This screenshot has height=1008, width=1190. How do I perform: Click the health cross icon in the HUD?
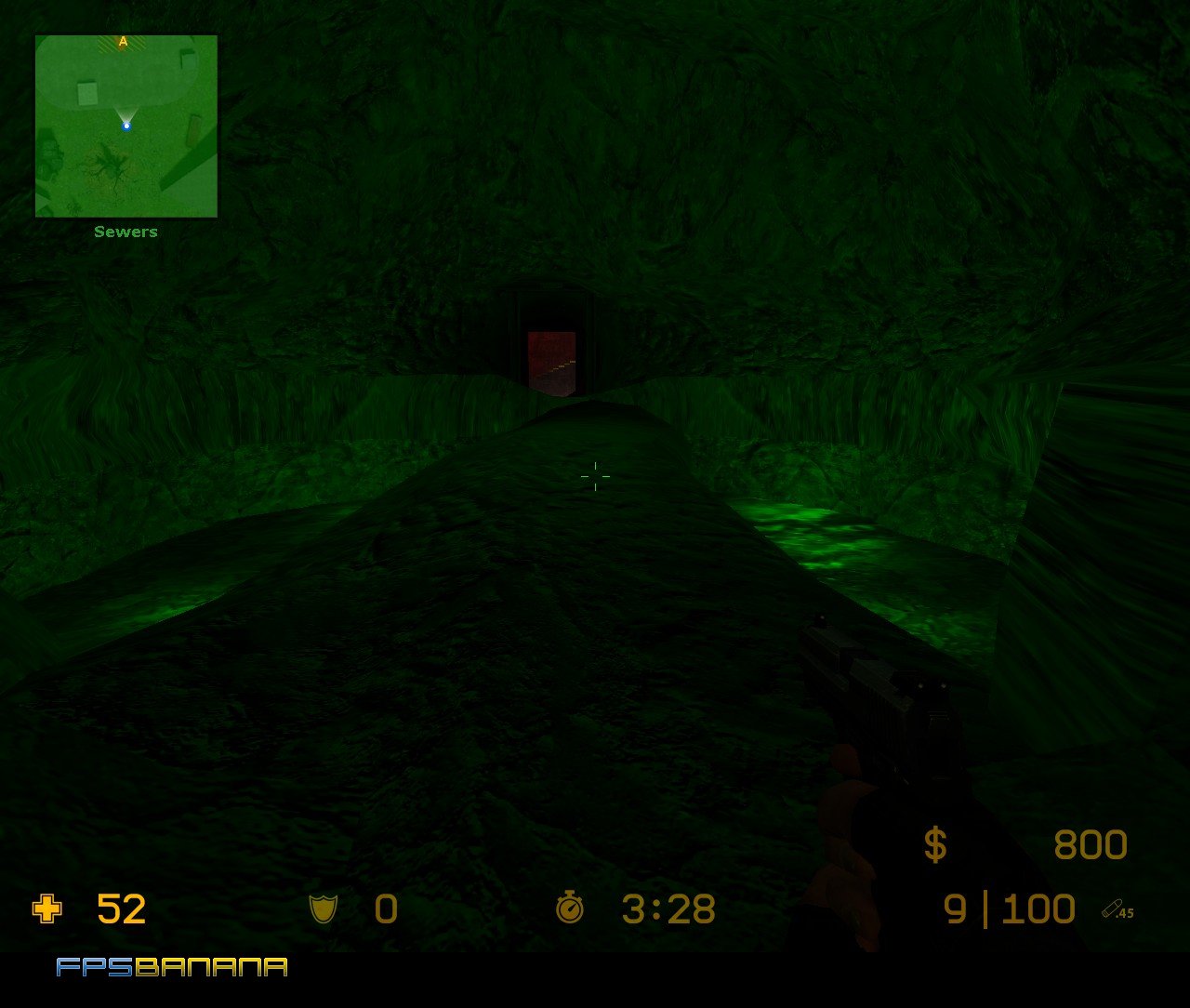(x=46, y=909)
